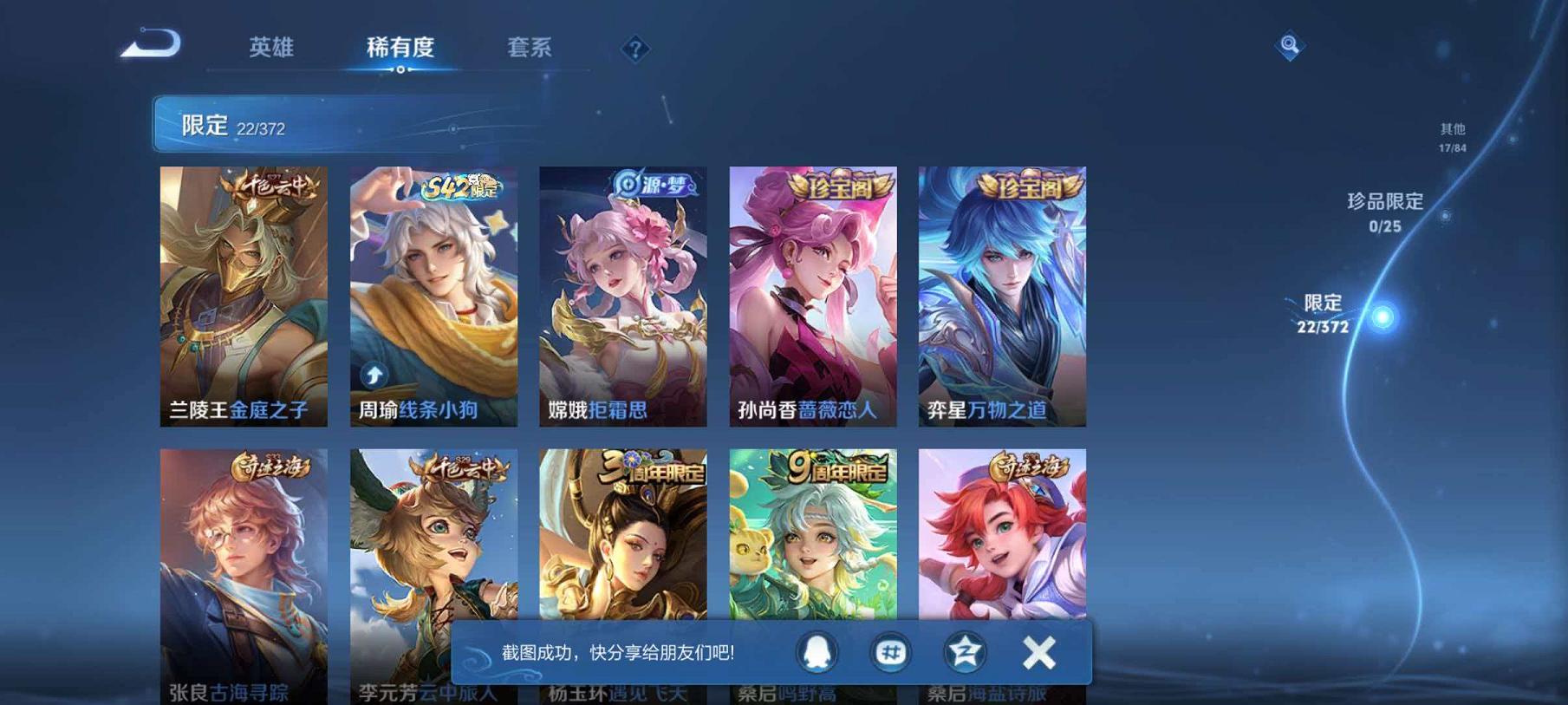Share via the camp (营地) icon

962,653
